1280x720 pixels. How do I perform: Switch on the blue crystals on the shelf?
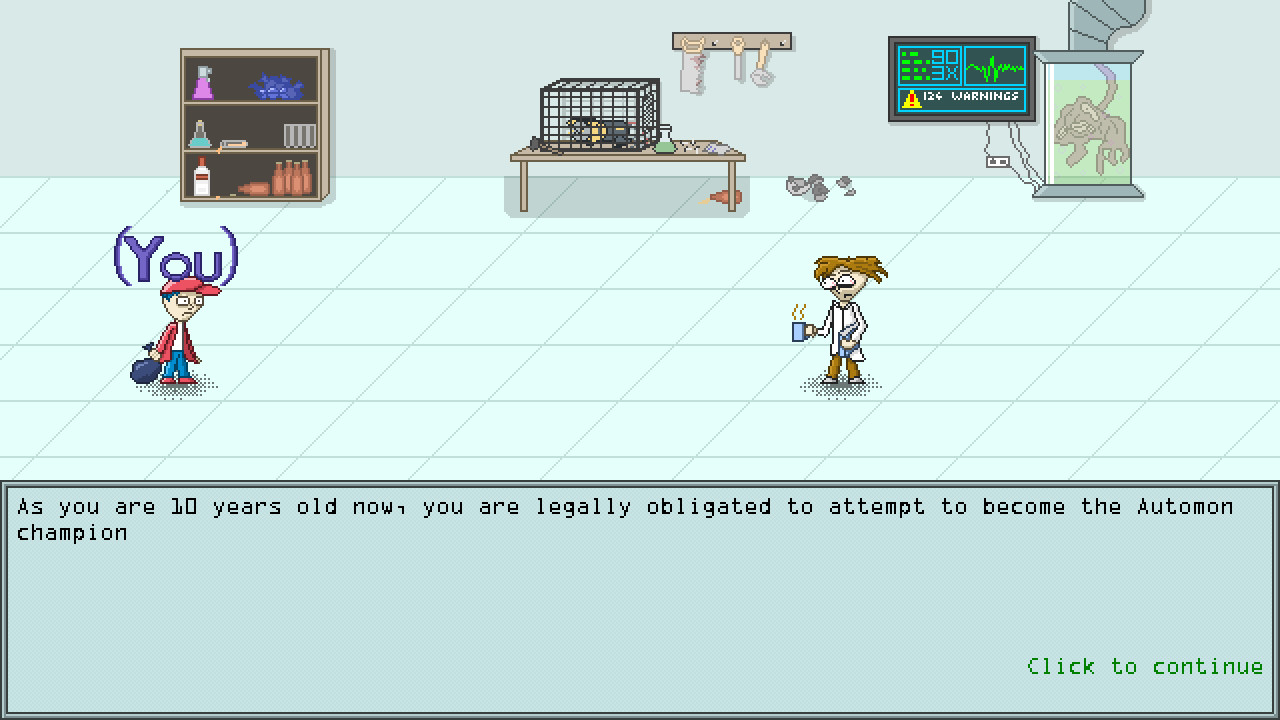(278, 85)
